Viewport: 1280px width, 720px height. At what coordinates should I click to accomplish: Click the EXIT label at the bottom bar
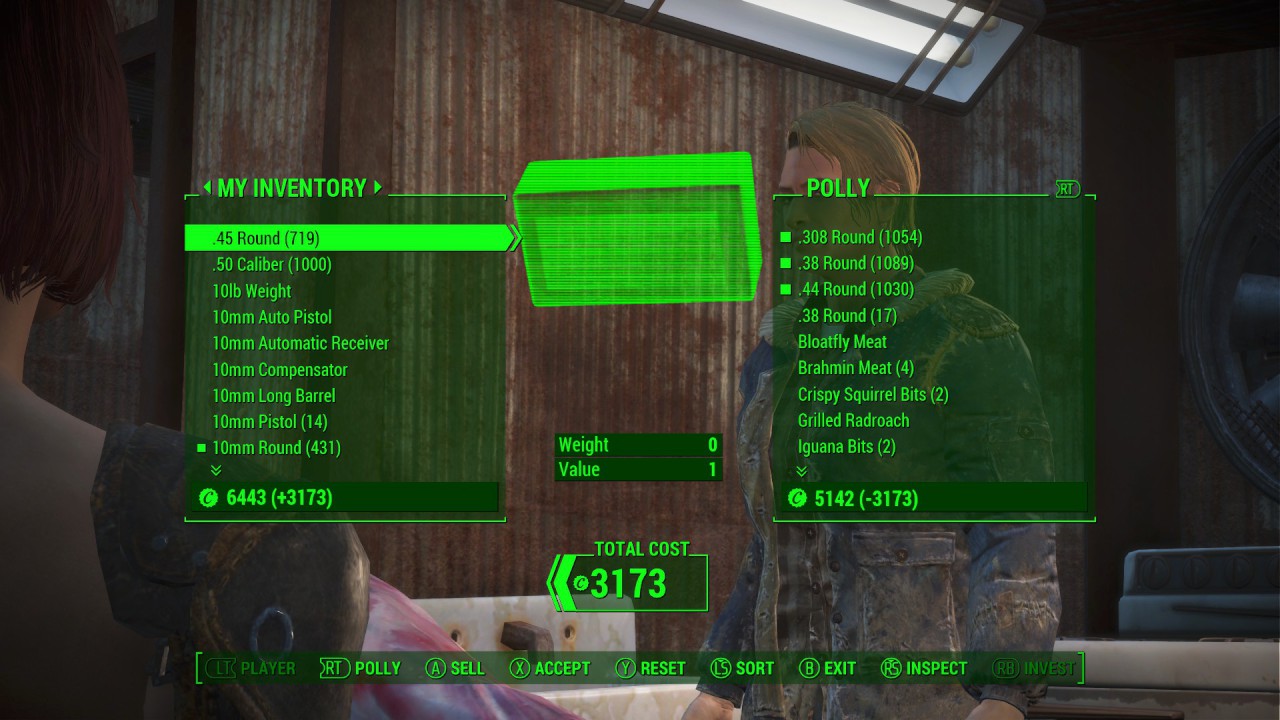pyautogui.click(x=838, y=668)
